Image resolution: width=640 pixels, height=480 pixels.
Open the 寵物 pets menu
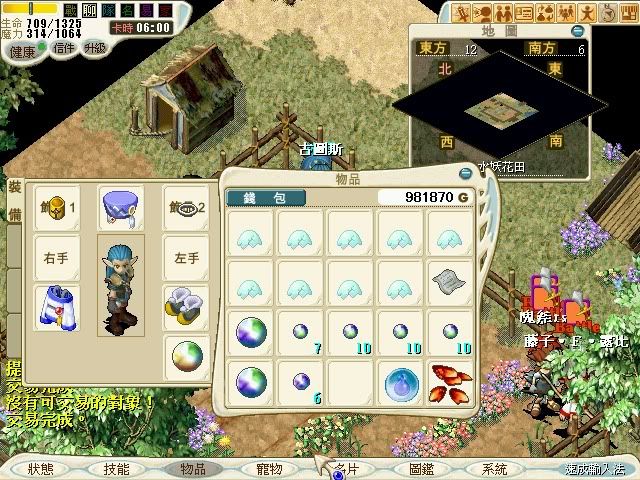(x=269, y=468)
